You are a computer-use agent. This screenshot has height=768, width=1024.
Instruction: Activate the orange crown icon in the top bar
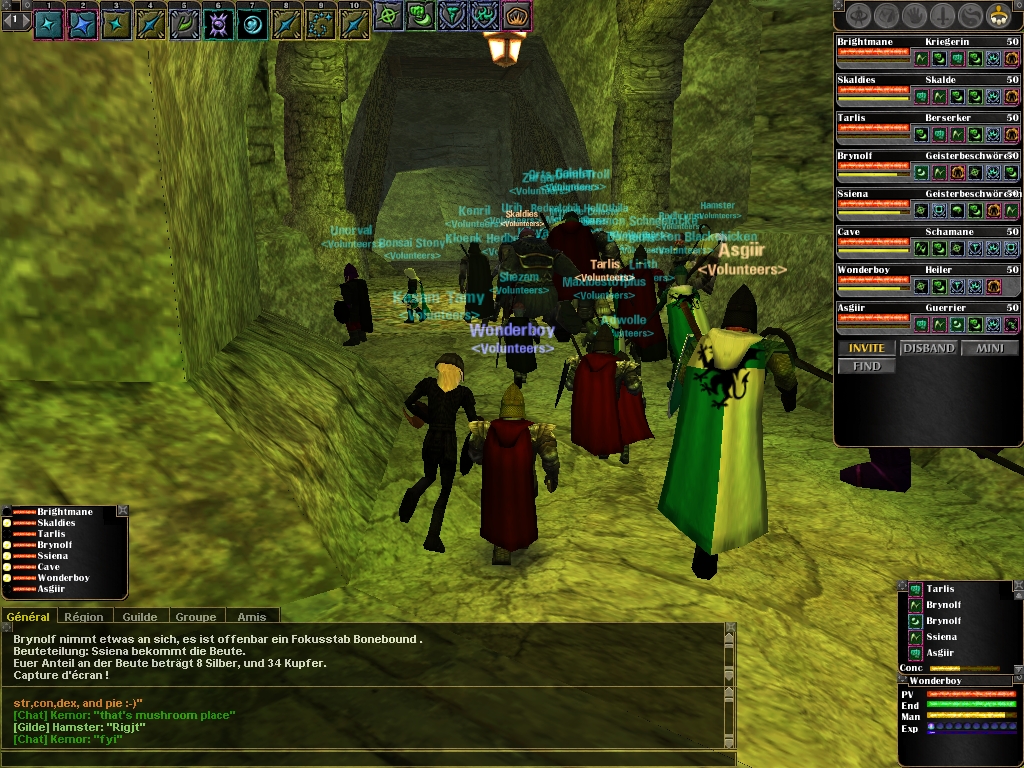click(x=516, y=15)
